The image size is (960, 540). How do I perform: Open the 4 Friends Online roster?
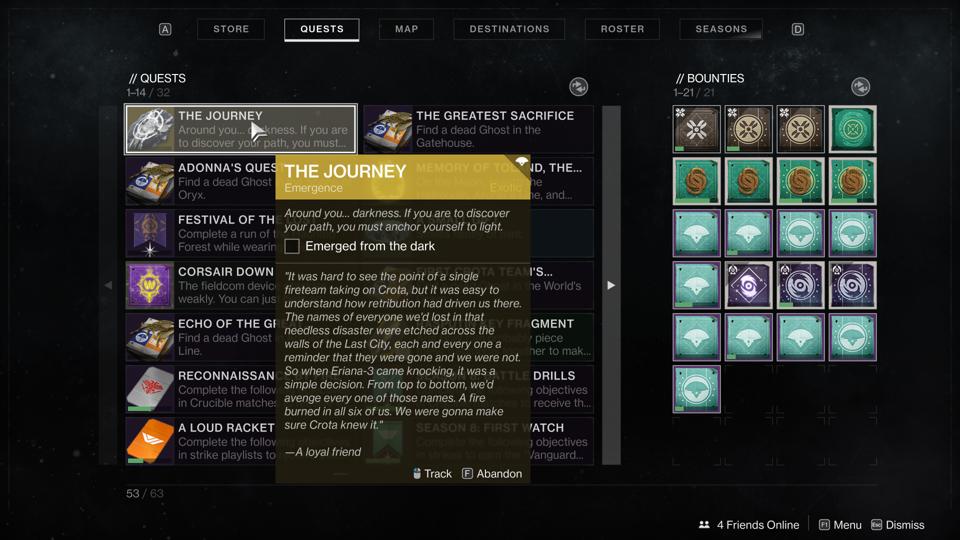pos(749,525)
